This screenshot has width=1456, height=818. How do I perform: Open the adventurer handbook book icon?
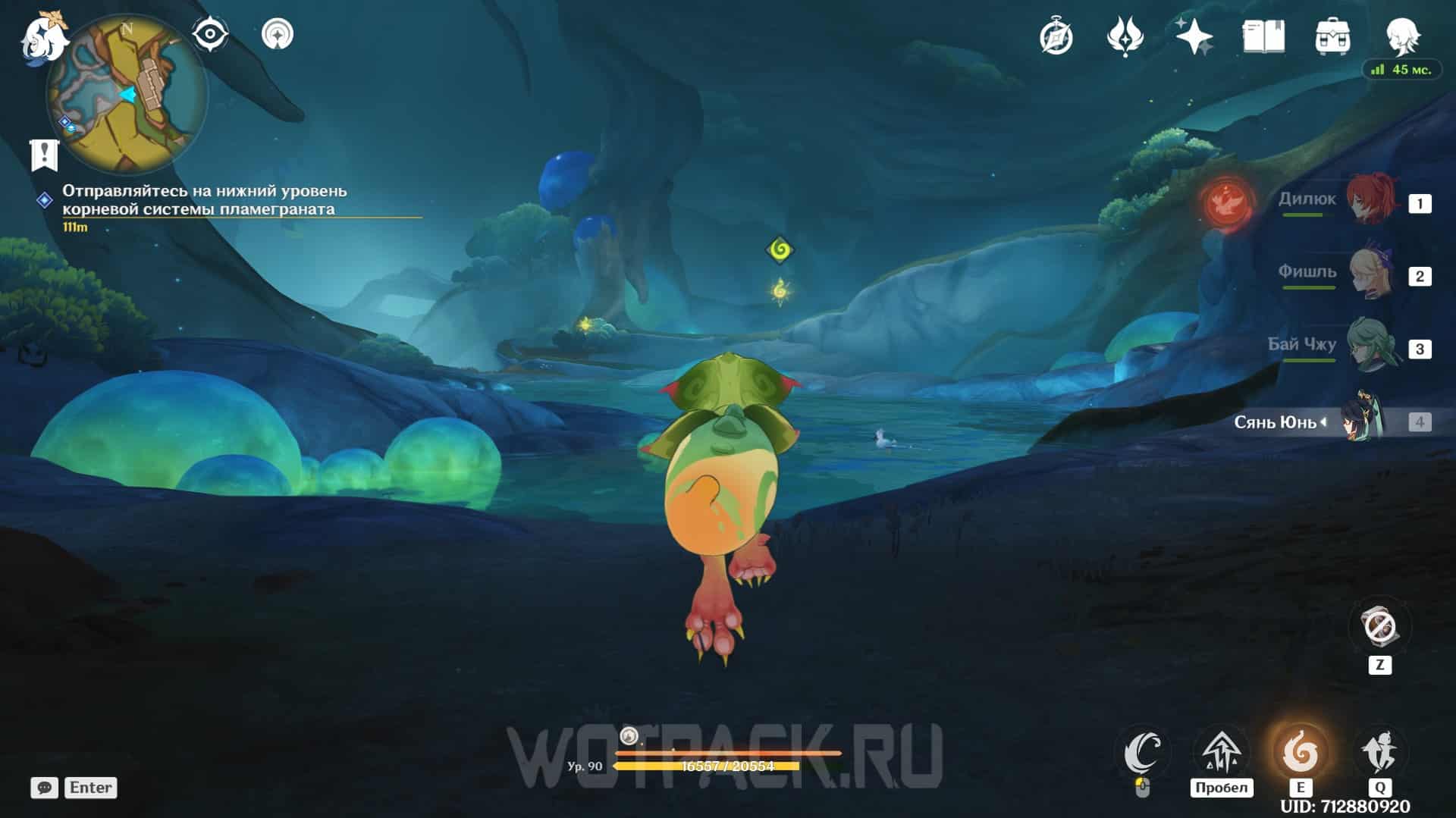coord(1263,36)
